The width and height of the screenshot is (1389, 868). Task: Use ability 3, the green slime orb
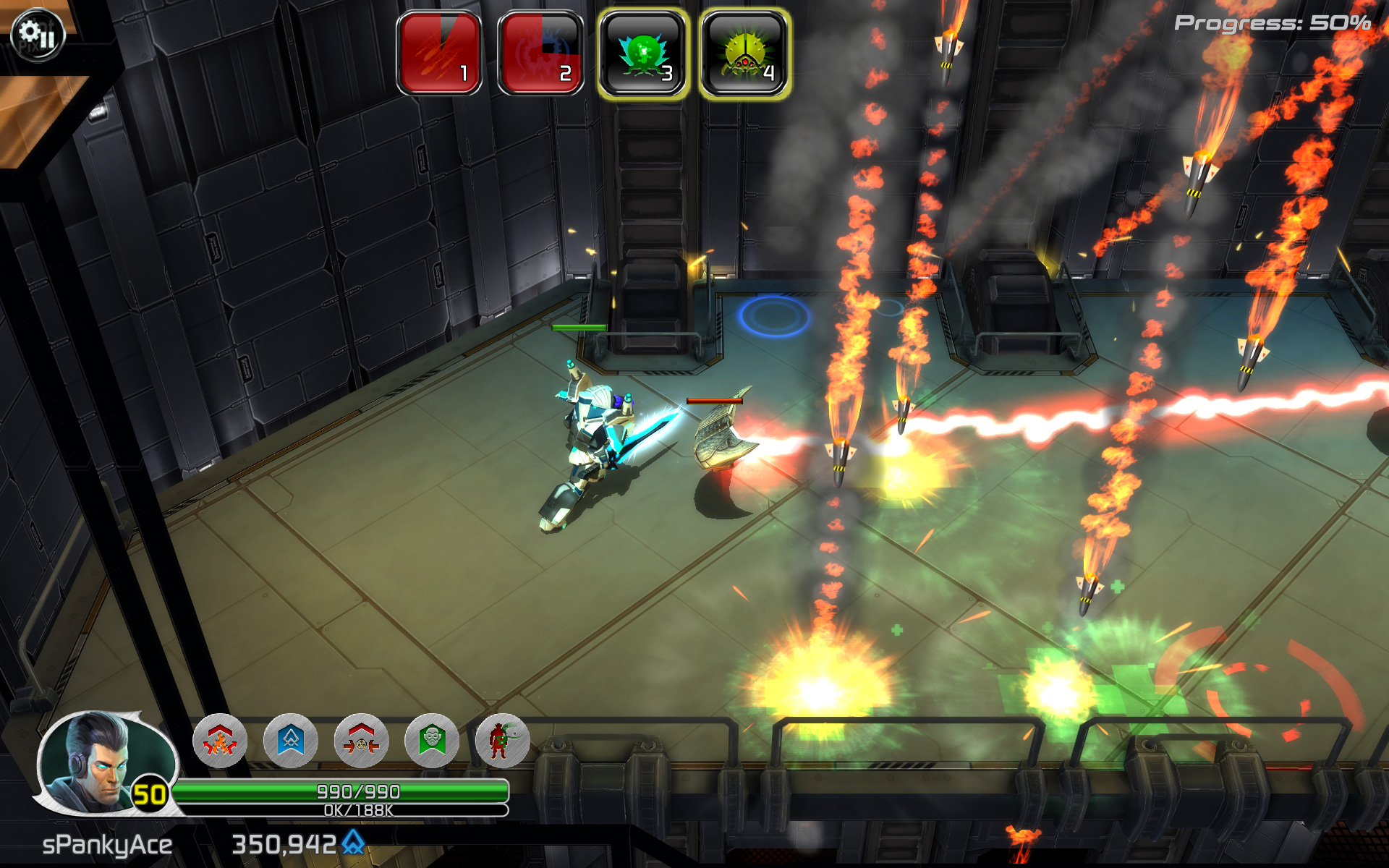[643, 53]
